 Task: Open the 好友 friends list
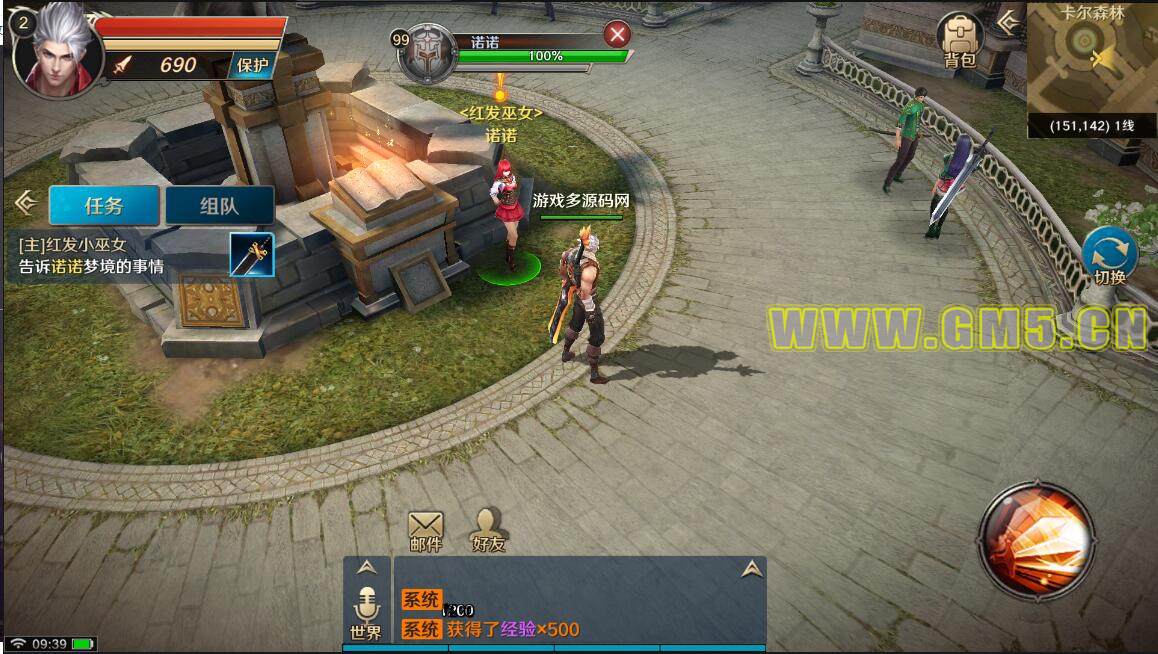coord(488,529)
